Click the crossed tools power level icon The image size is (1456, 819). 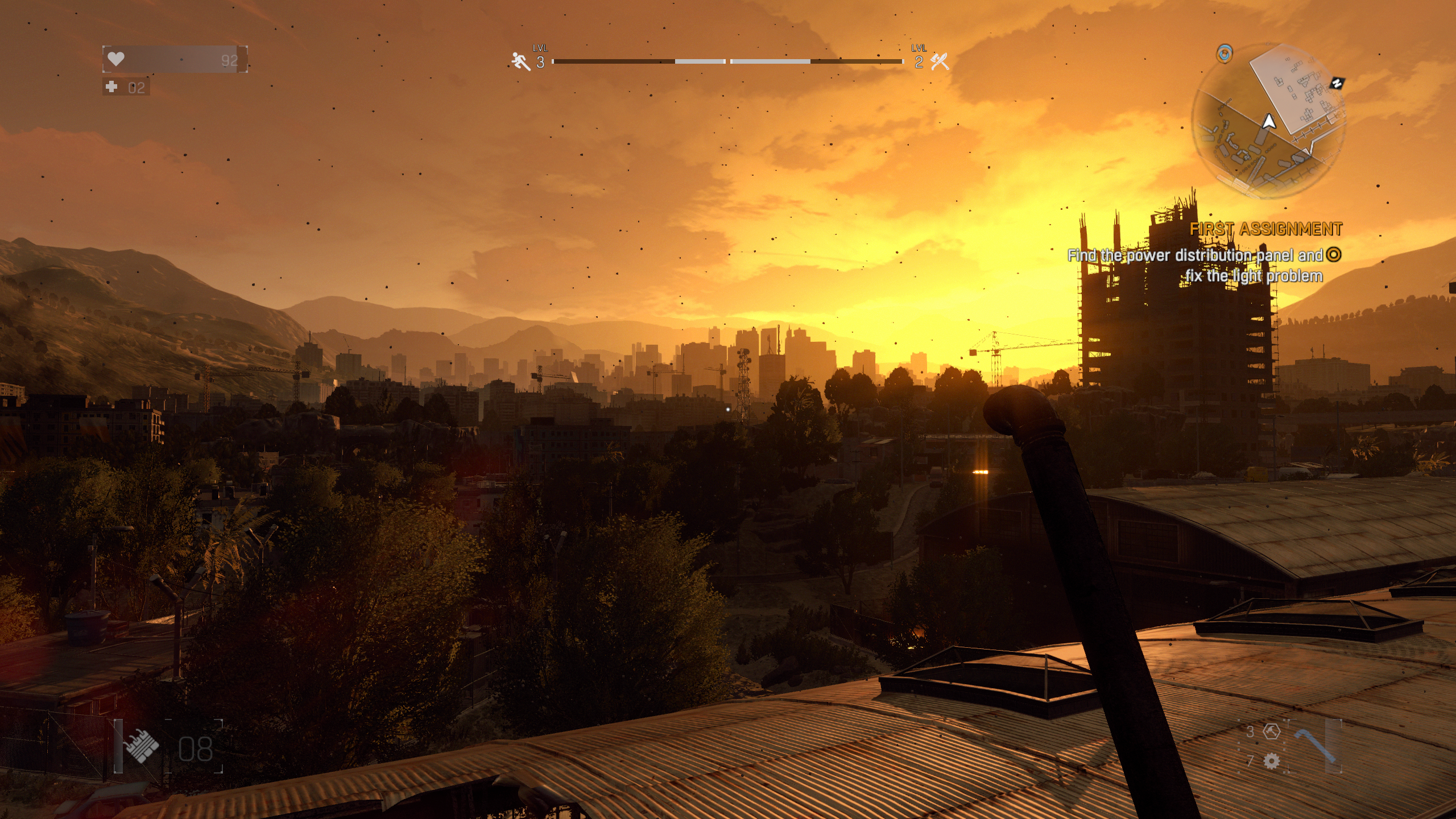coord(940,61)
